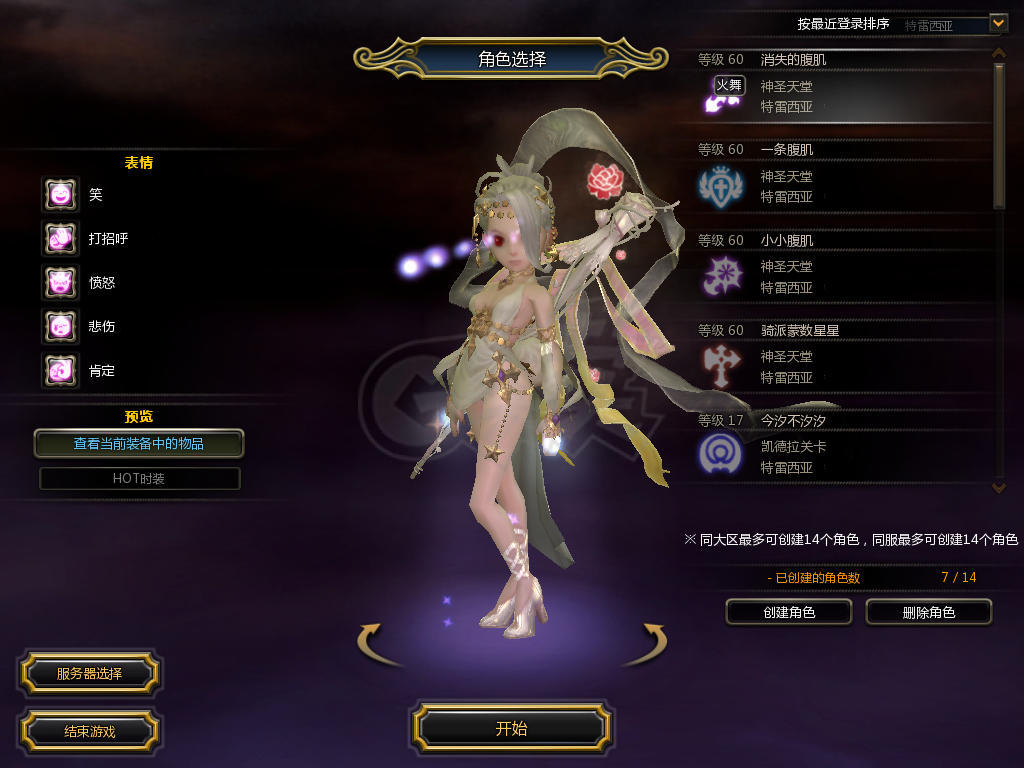The image size is (1024, 768).
Task: Select level 17 character 今汐不汐汐
Action: [x=840, y=447]
